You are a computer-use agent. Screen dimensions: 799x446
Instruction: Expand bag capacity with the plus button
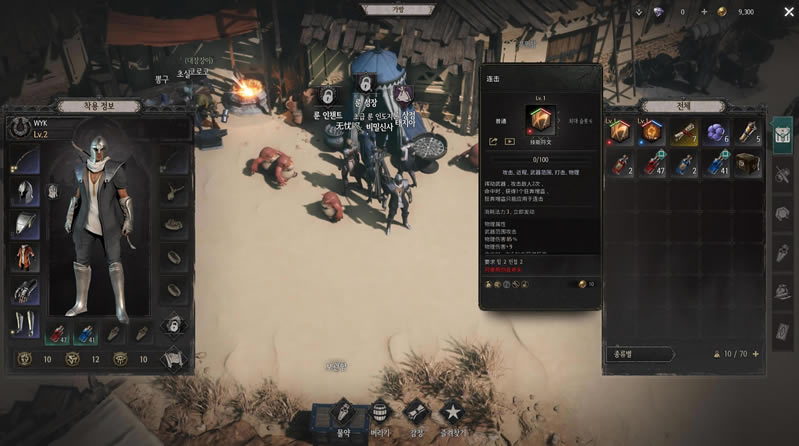point(755,354)
